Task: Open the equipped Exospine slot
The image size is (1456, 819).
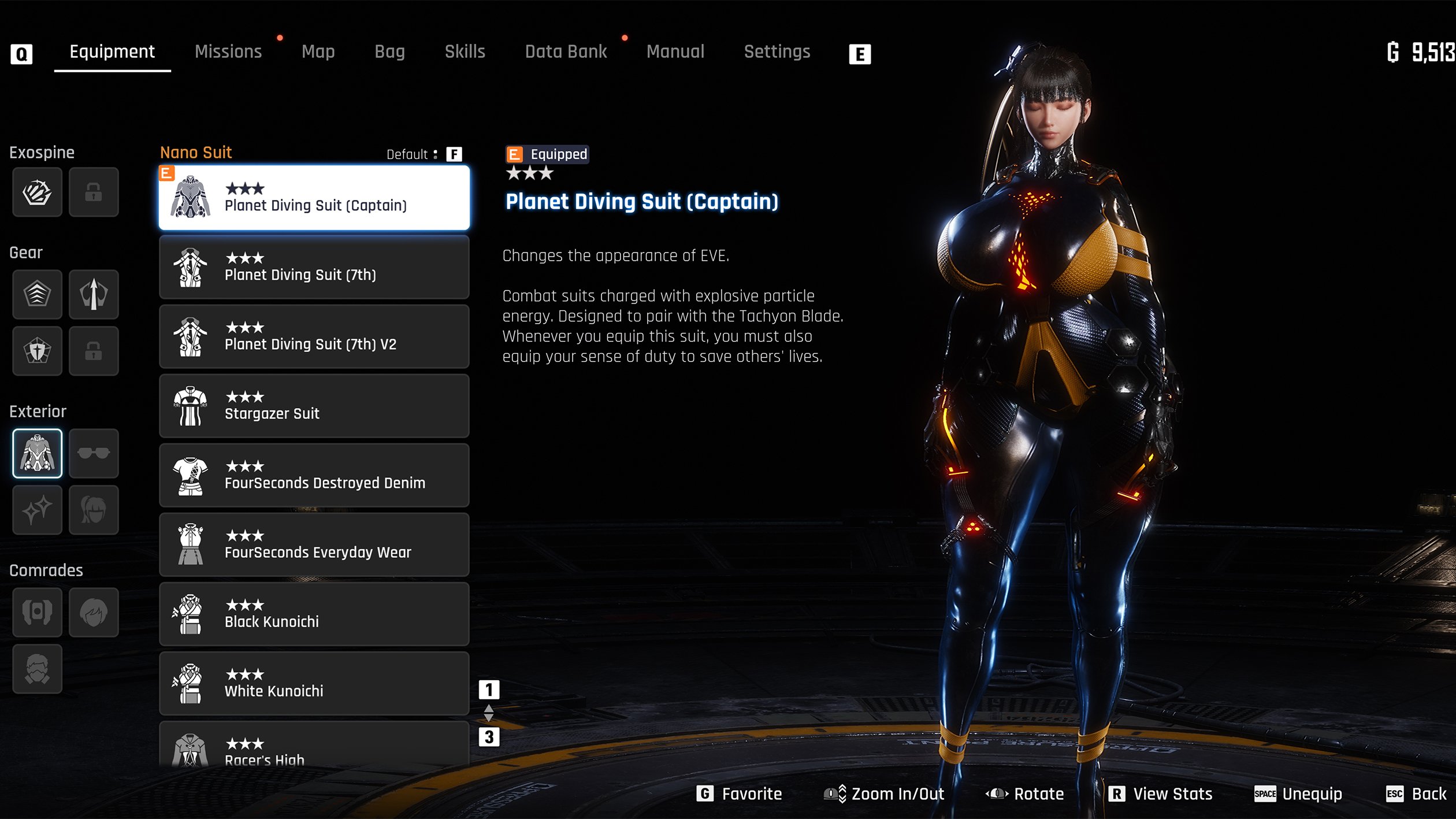Action: [x=37, y=192]
